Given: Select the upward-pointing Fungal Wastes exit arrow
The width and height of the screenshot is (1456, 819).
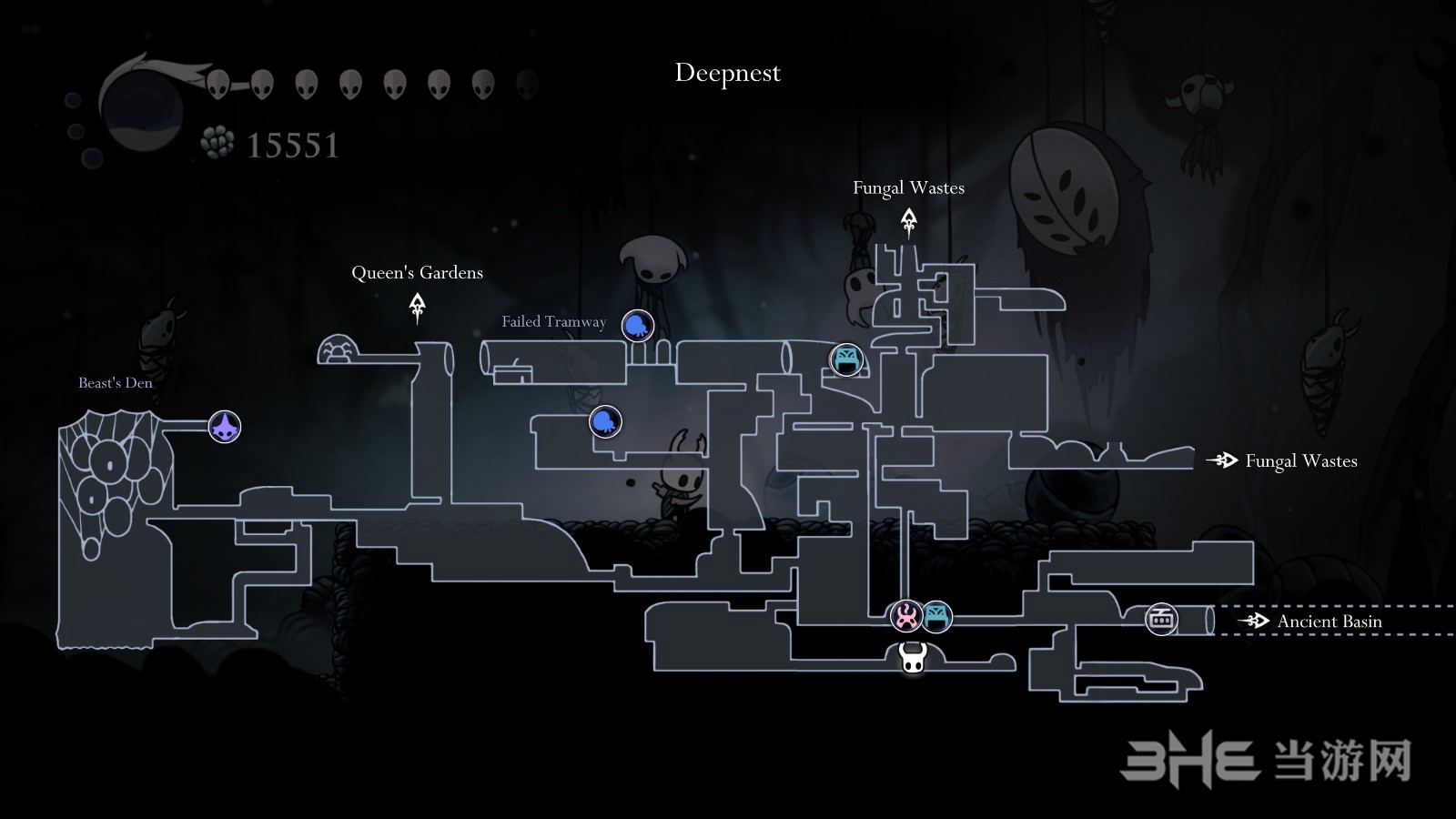Looking at the screenshot, I should [908, 221].
